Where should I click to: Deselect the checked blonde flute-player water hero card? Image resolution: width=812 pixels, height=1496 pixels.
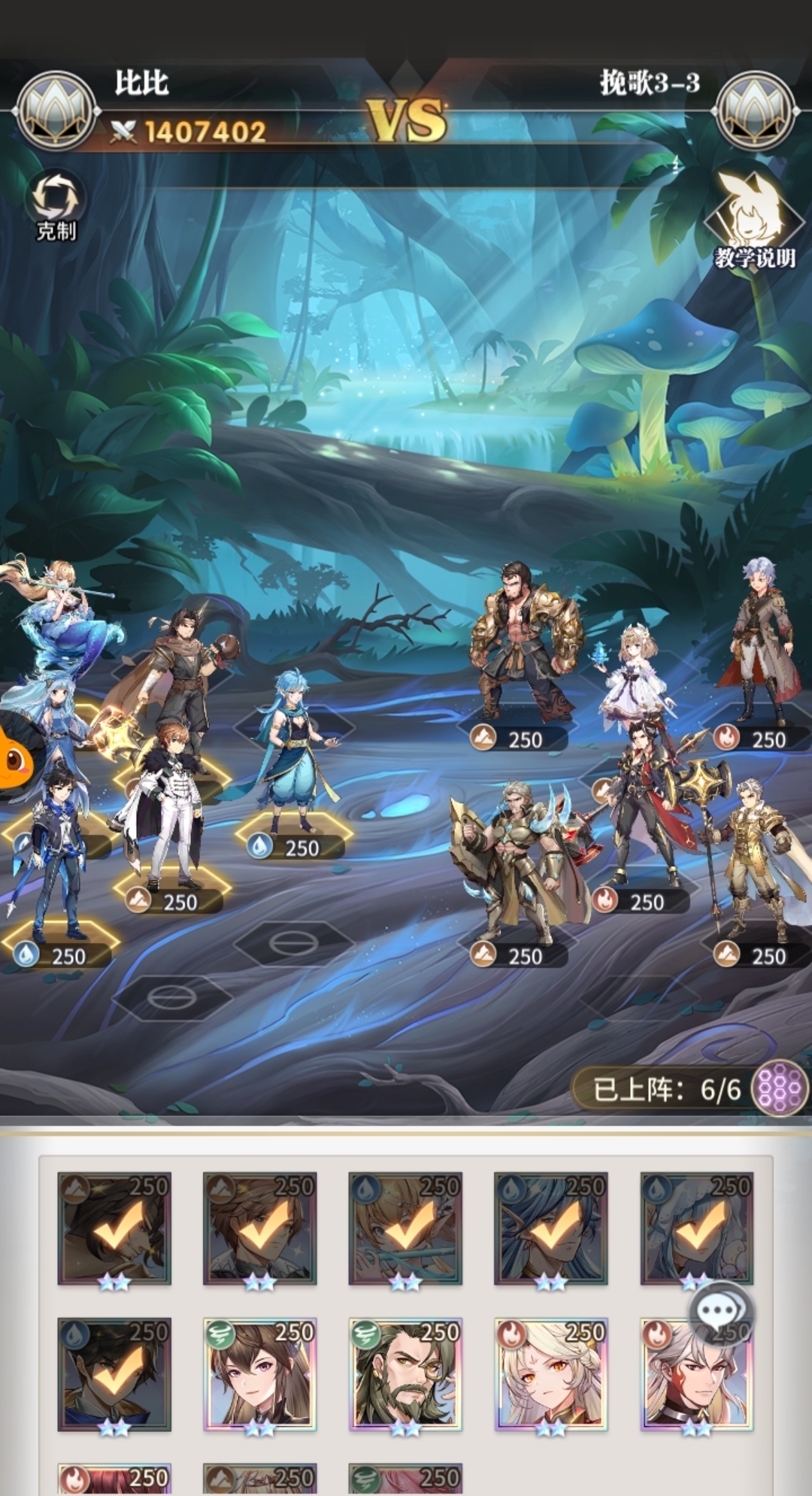405,1228
